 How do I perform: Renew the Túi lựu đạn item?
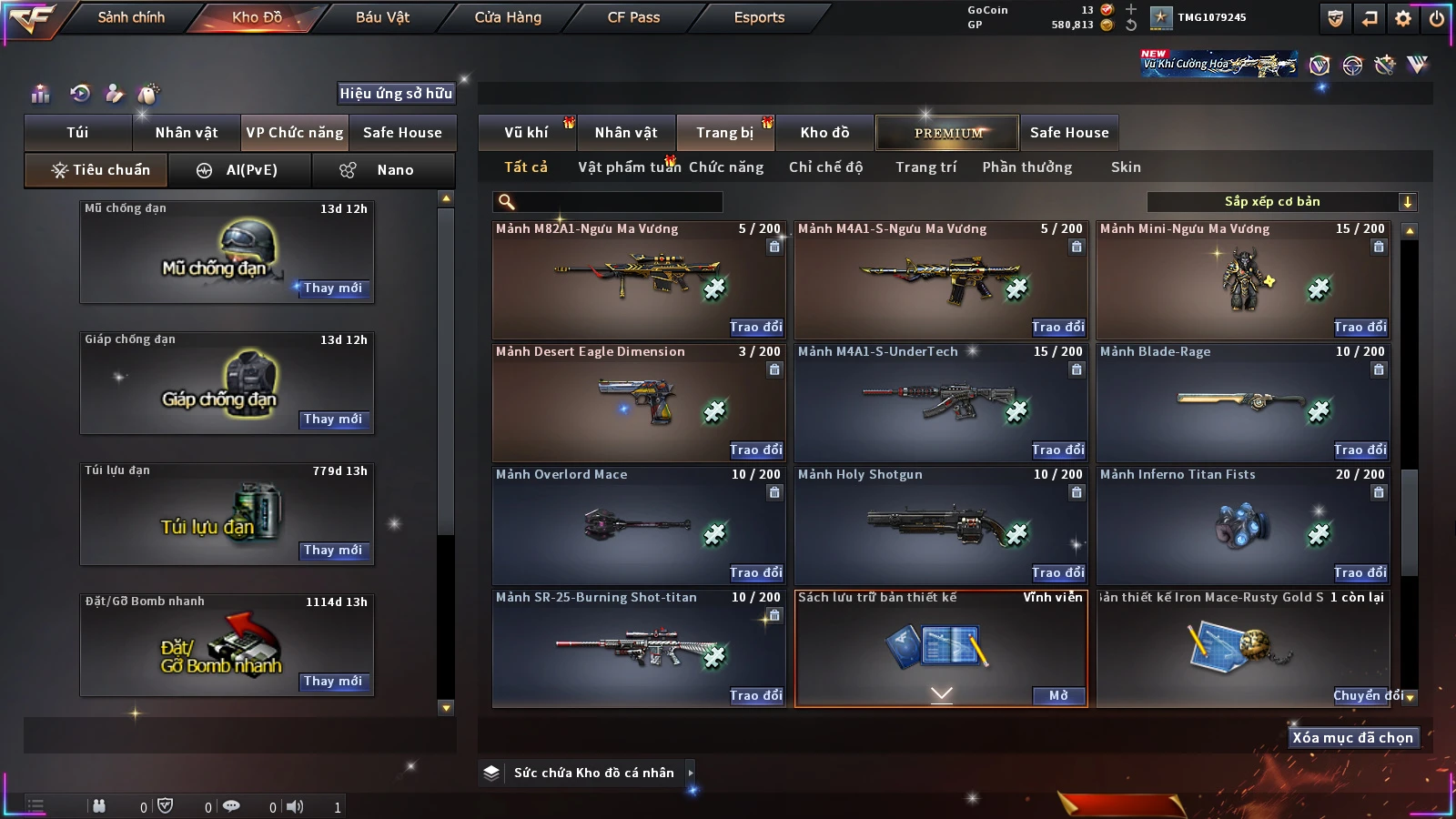pos(333,551)
